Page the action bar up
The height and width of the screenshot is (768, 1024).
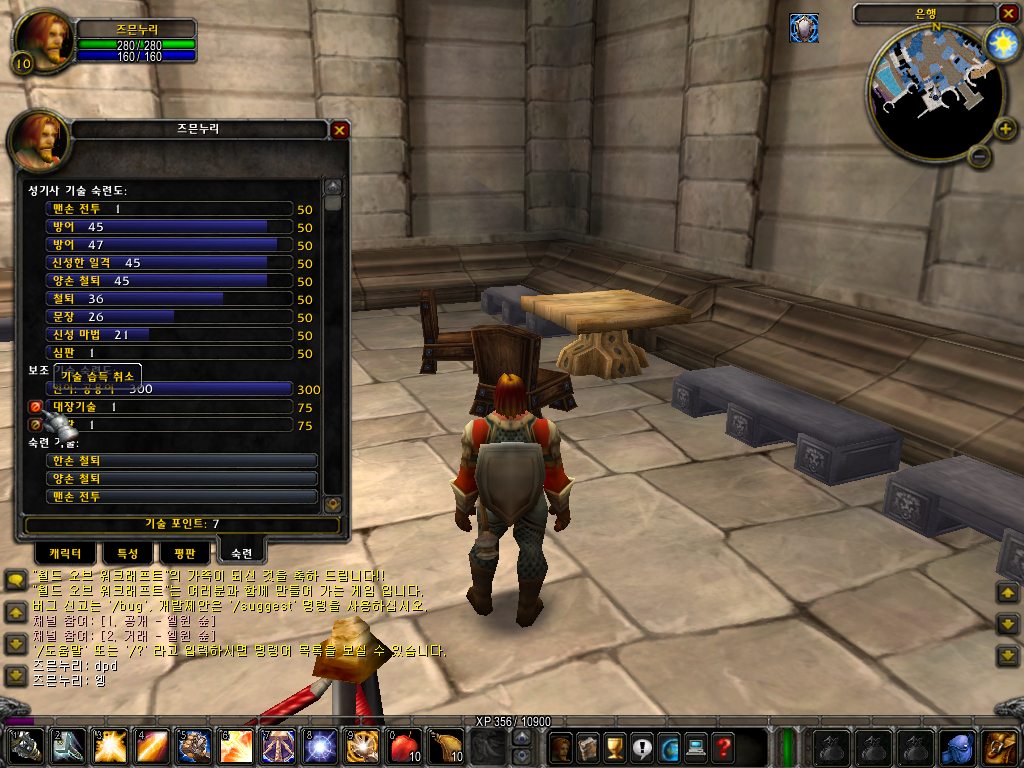pos(521,737)
